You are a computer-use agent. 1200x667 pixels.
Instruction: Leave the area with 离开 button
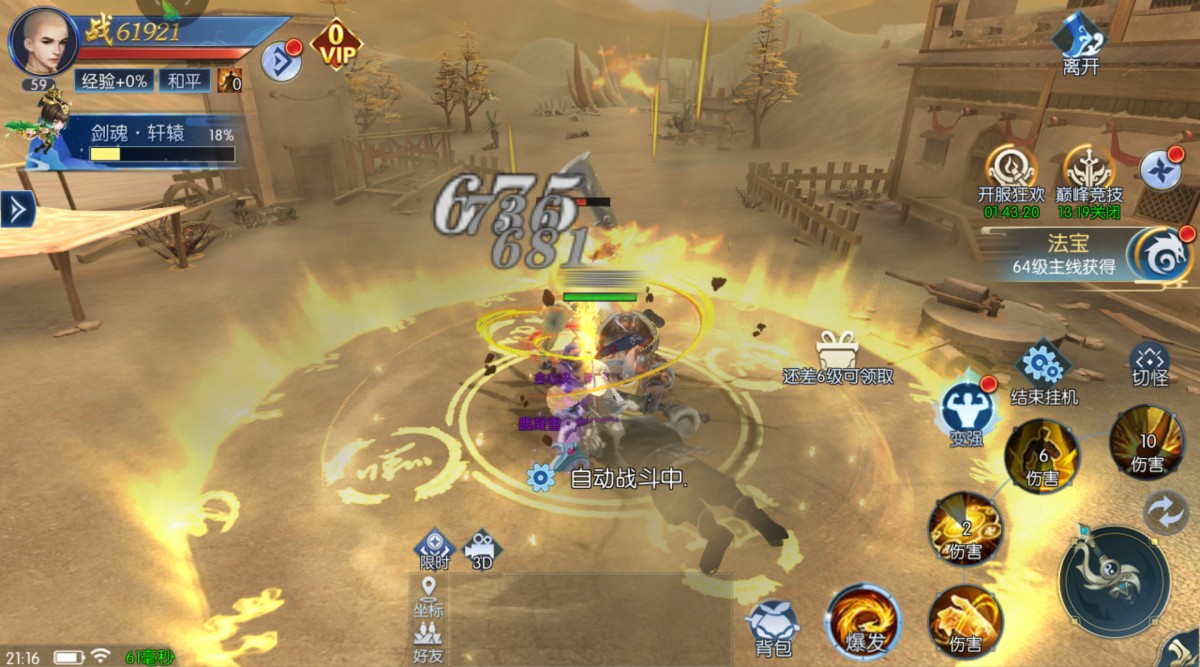point(1081,44)
